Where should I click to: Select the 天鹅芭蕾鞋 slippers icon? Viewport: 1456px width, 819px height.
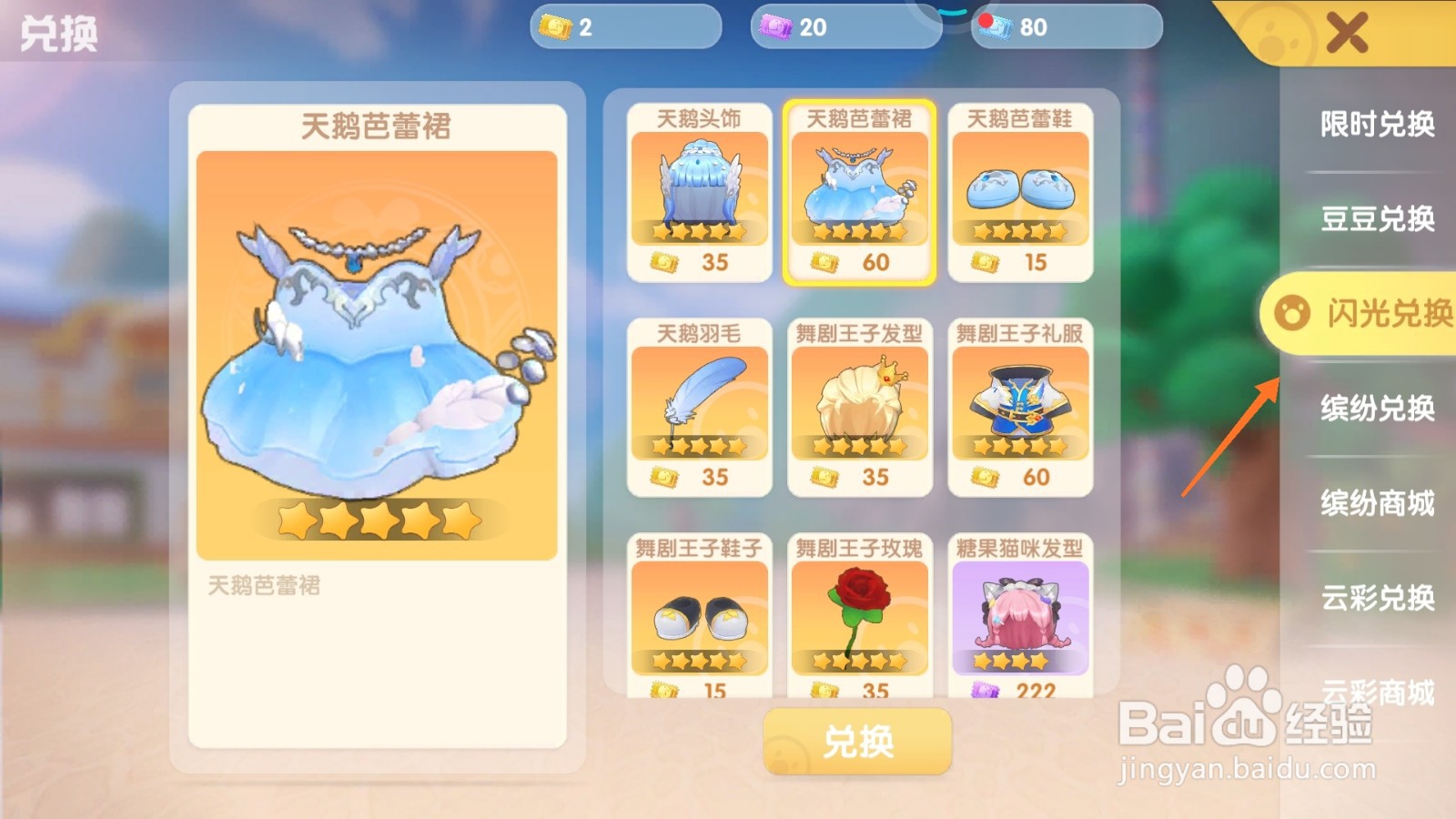(x=1021, y=187)
